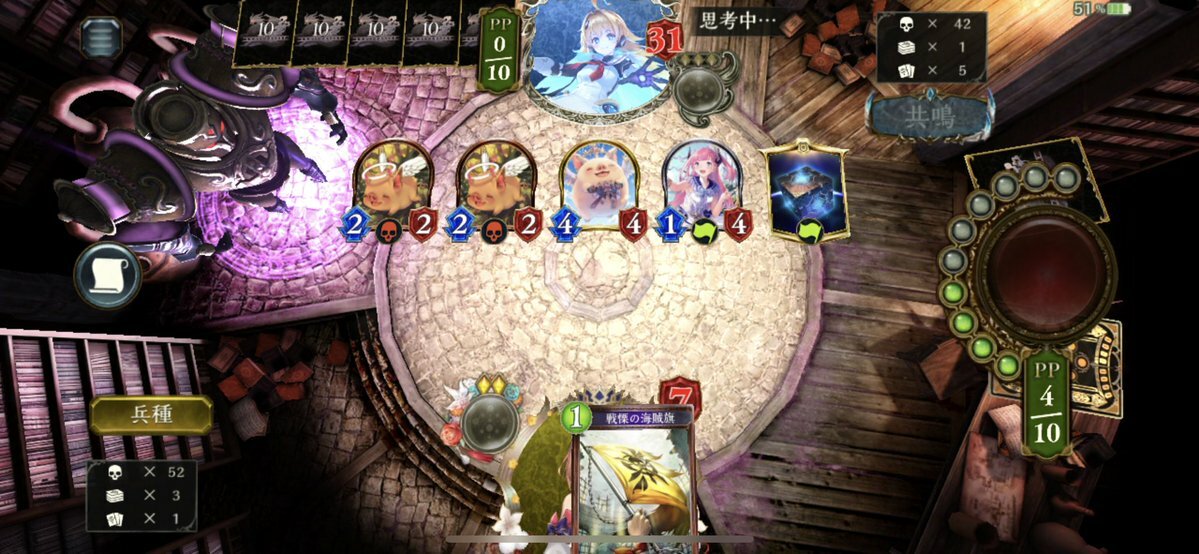Select the 戦慄の海賊旗 card in hand
Screen dimensions: 1199x554
pyautogui.click(x=632, y=480)
